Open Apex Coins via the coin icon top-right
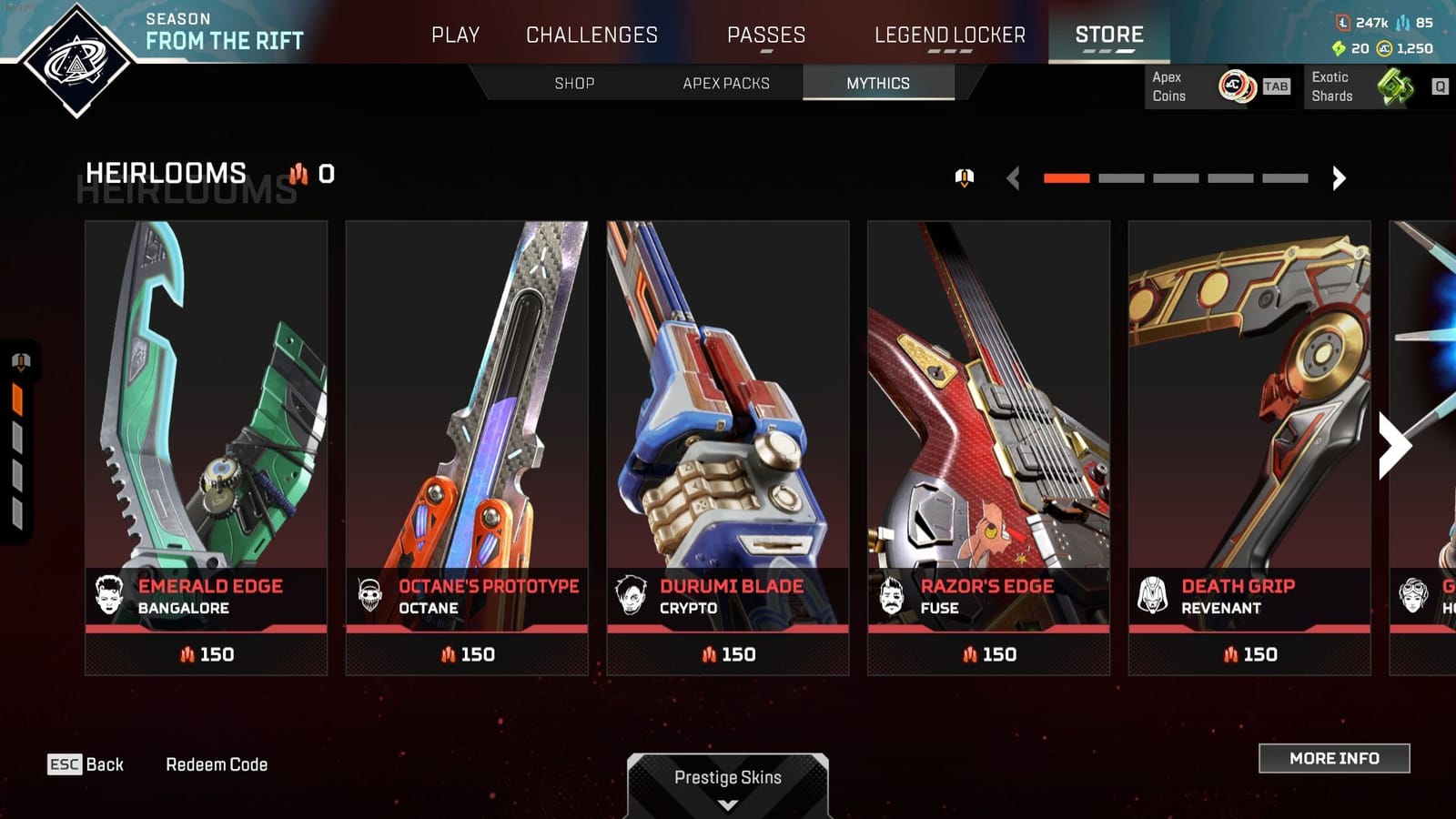Image resolution: width=1456 pixels, height=819 pixels. point(1238,87)
